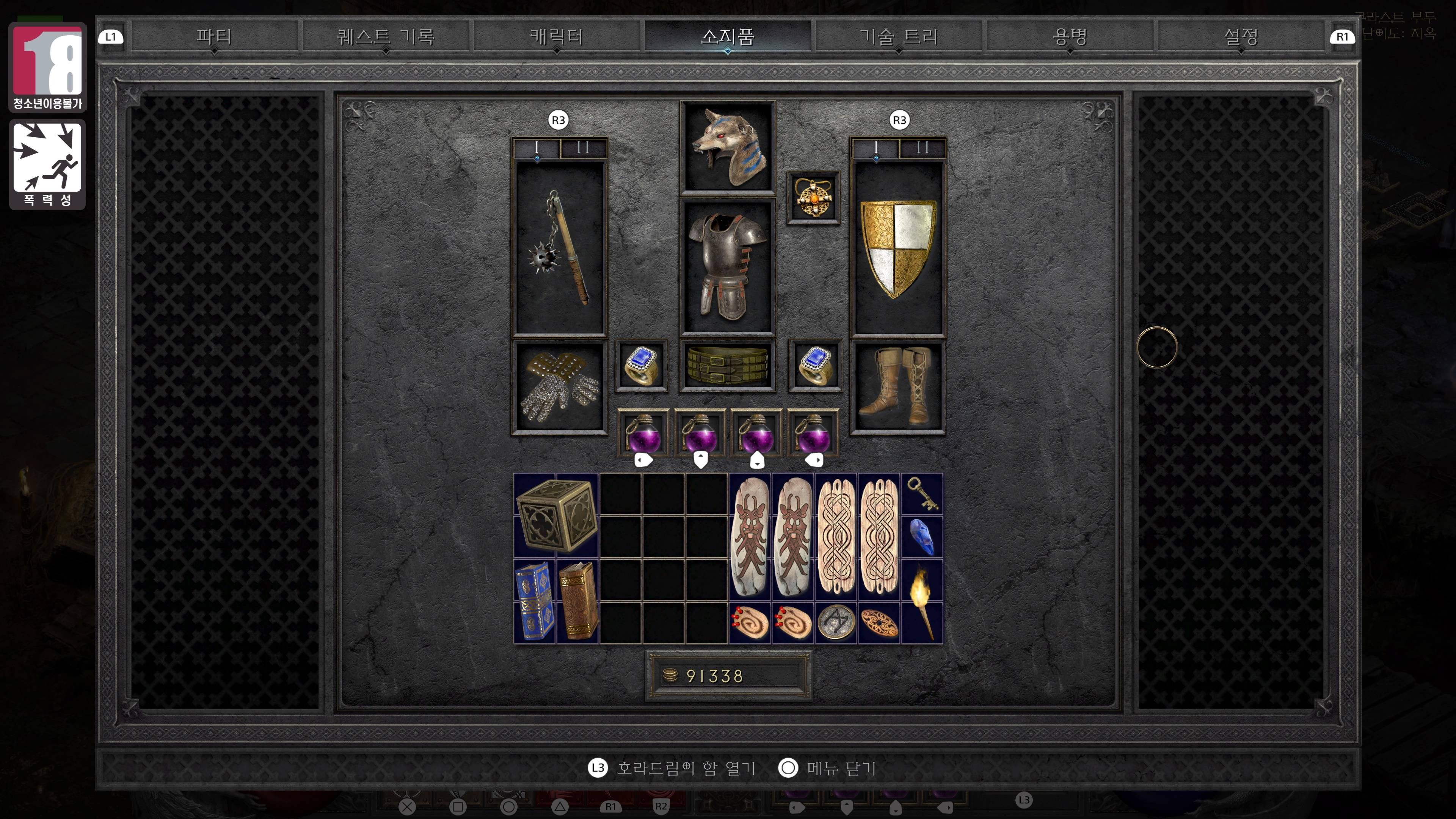Viewport: 1456px width, 819px height.
Task: Click the equipped leather boots
Action: point(897,387)
